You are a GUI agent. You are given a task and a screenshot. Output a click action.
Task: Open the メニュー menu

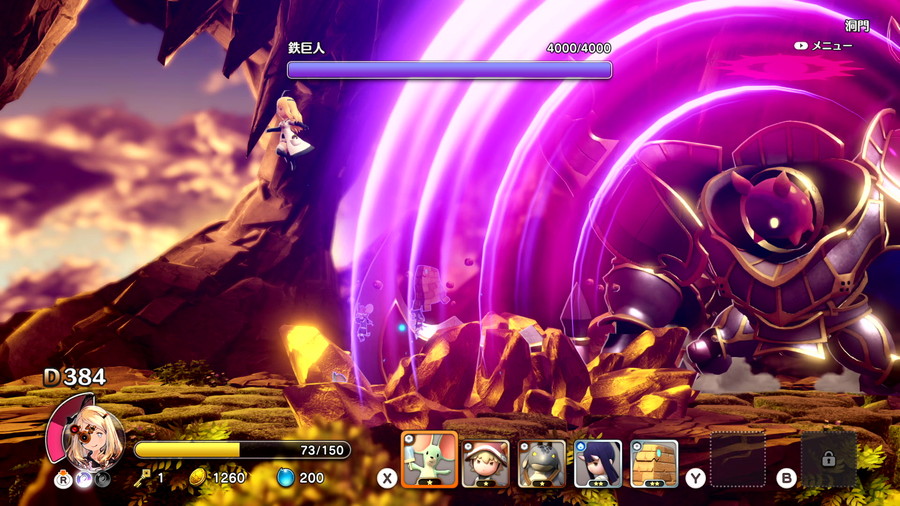pos(823,46)
